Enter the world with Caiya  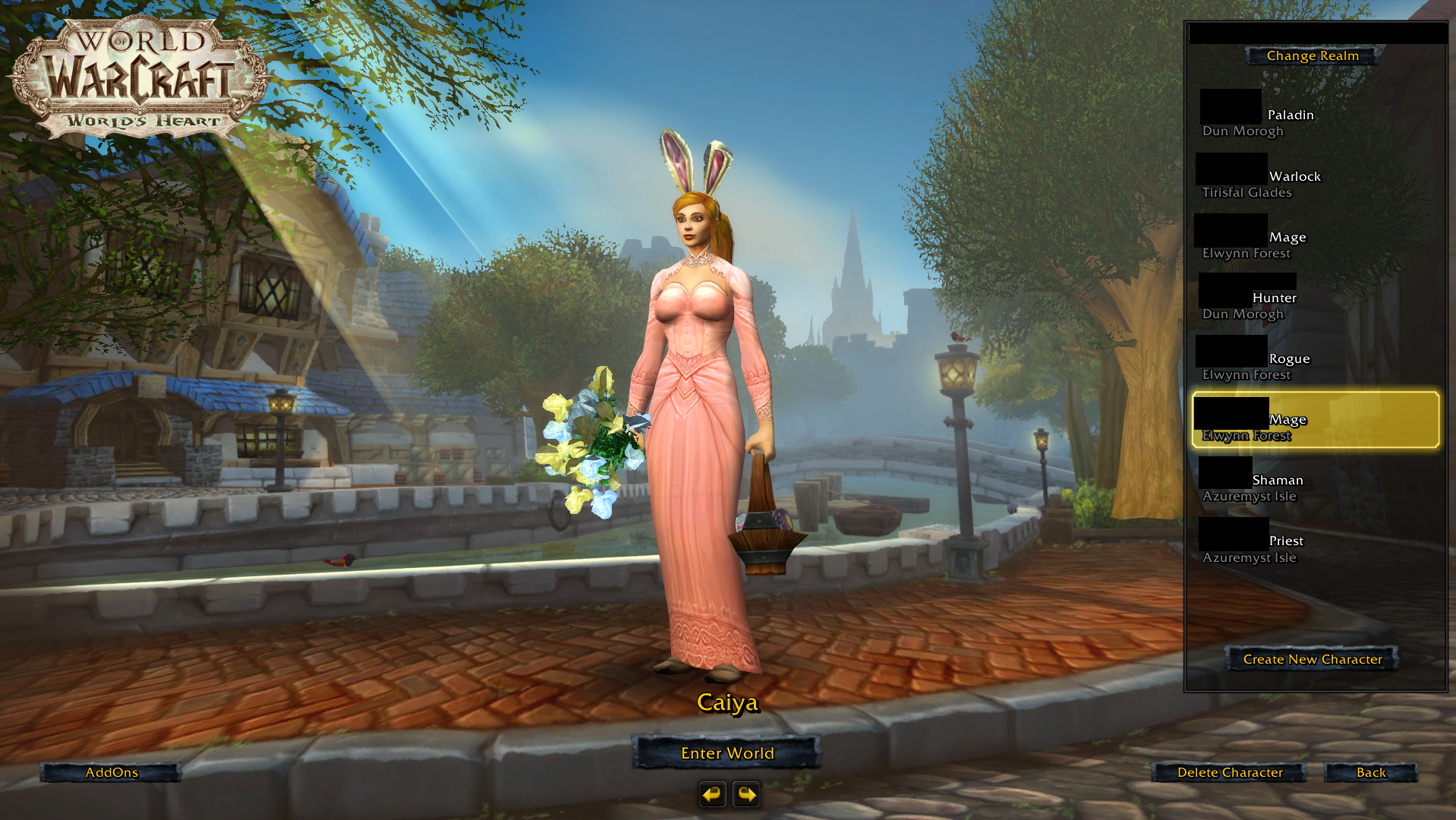coord(726,752)
